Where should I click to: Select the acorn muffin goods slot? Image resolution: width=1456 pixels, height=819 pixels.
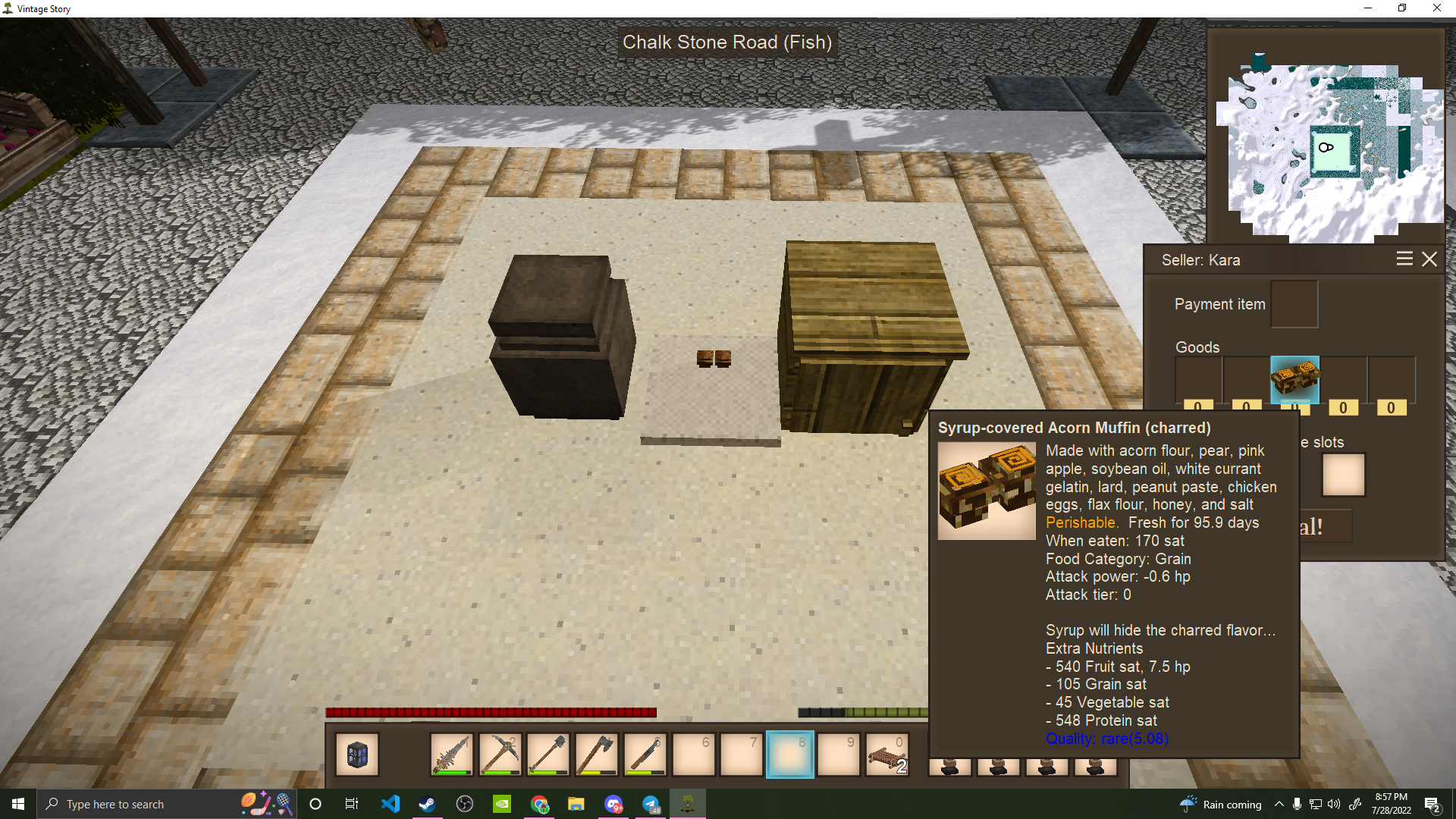1294,379
